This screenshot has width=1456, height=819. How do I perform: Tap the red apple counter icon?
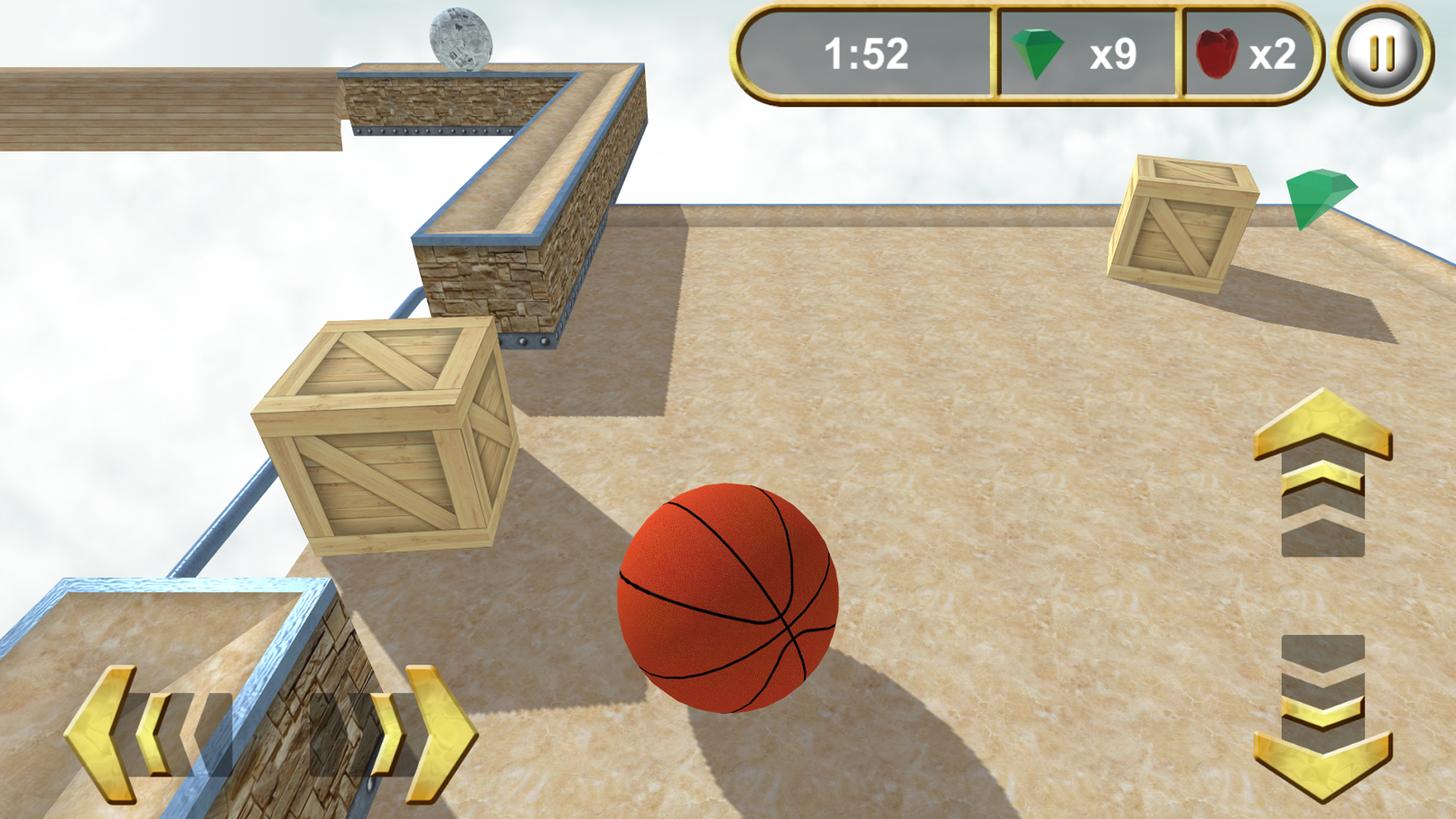tap(1217, 52)
